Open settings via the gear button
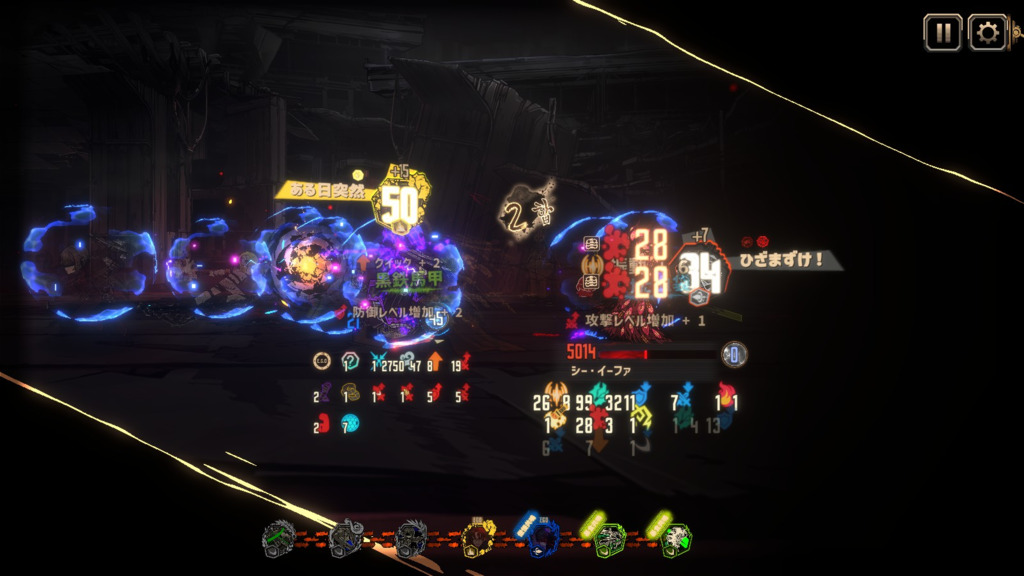1024x576 pixels. (987, 32)
